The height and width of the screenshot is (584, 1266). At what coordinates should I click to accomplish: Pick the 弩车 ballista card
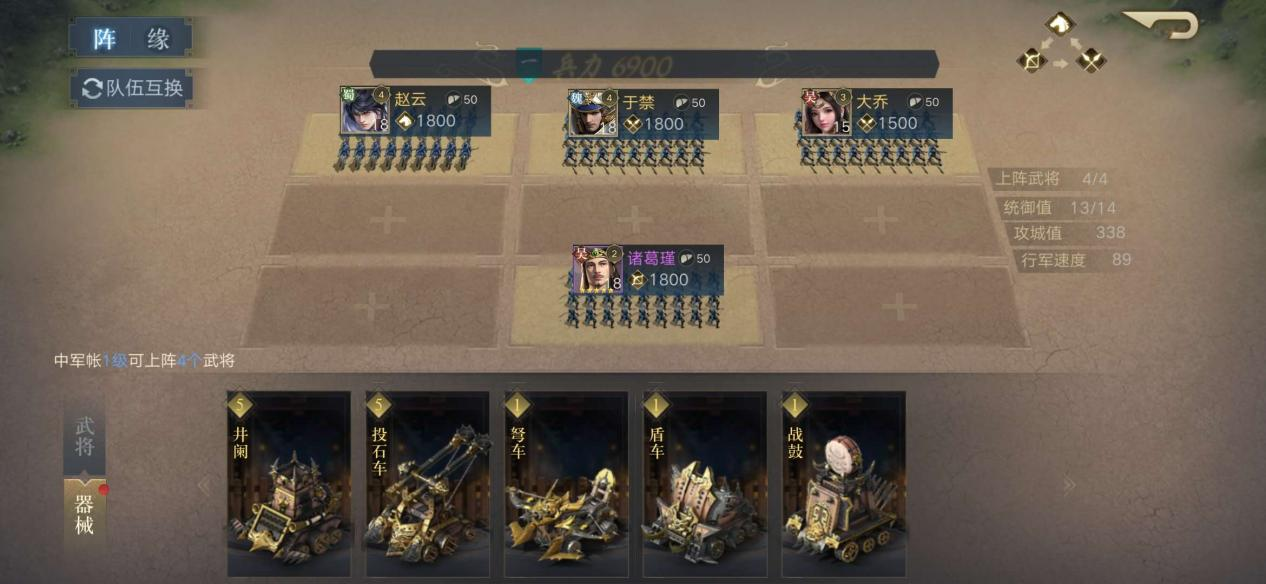click(566, 484)
